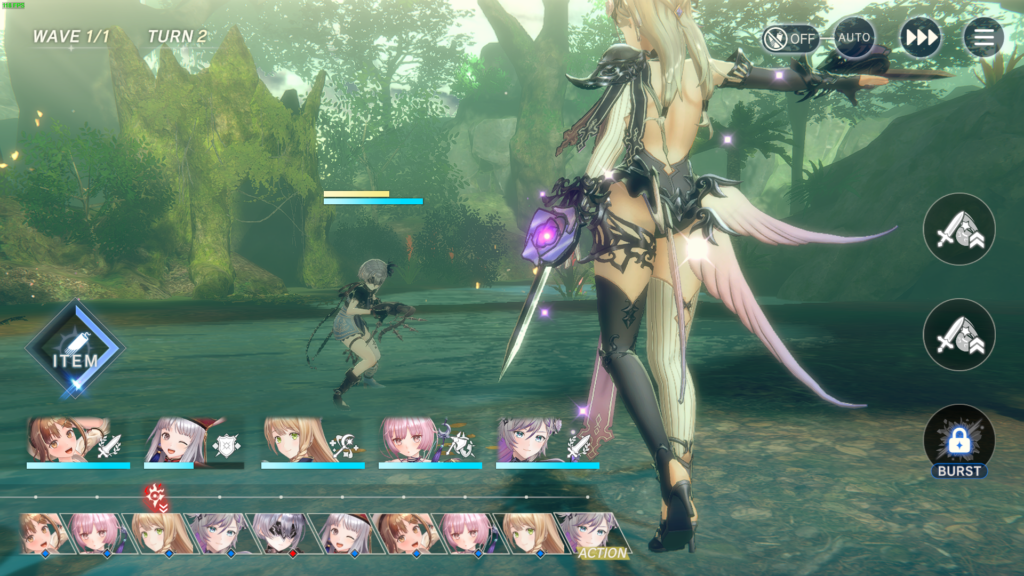
Task: Open the hamburger battle menu
Action: click(984, 38)
